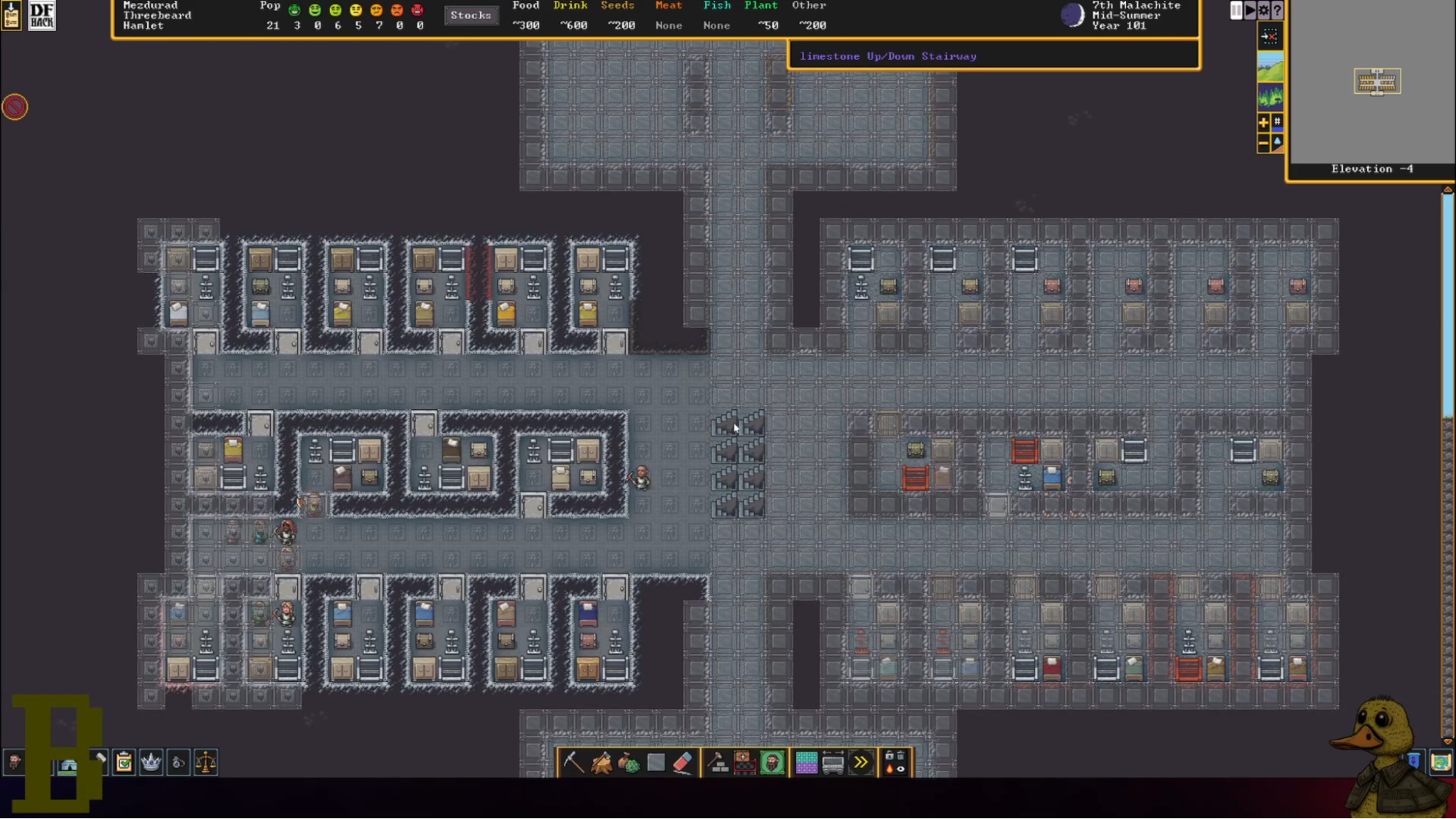Choose the chop trees axe tool
This screenshot has height=819, width=1456.
pyautogui.click(x=602, y=762)
